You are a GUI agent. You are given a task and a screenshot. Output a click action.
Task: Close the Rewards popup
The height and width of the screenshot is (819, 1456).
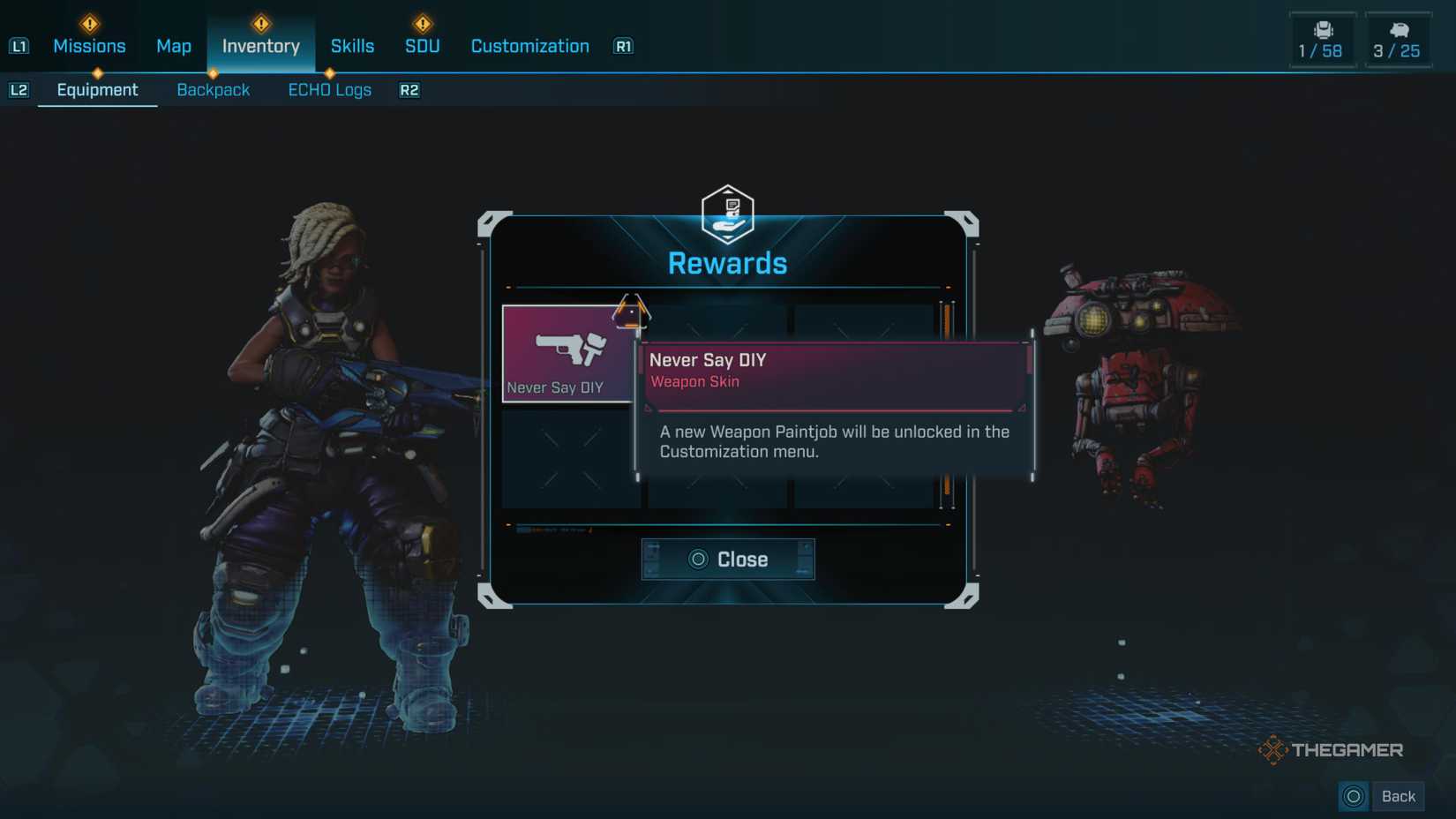(x=728, y=560)
